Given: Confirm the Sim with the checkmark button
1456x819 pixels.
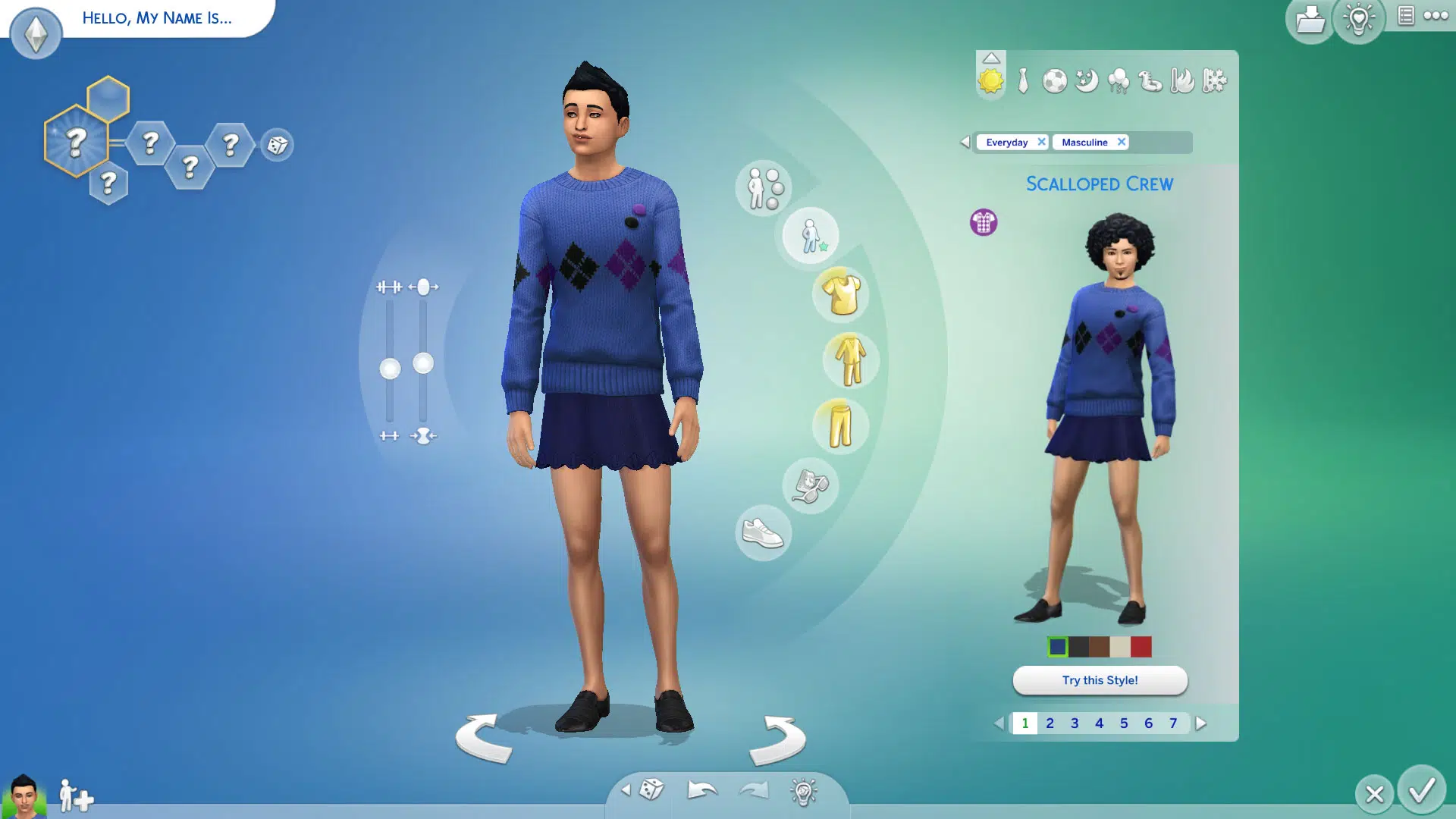Looking at the screenshot, I should click(1421, 790).
